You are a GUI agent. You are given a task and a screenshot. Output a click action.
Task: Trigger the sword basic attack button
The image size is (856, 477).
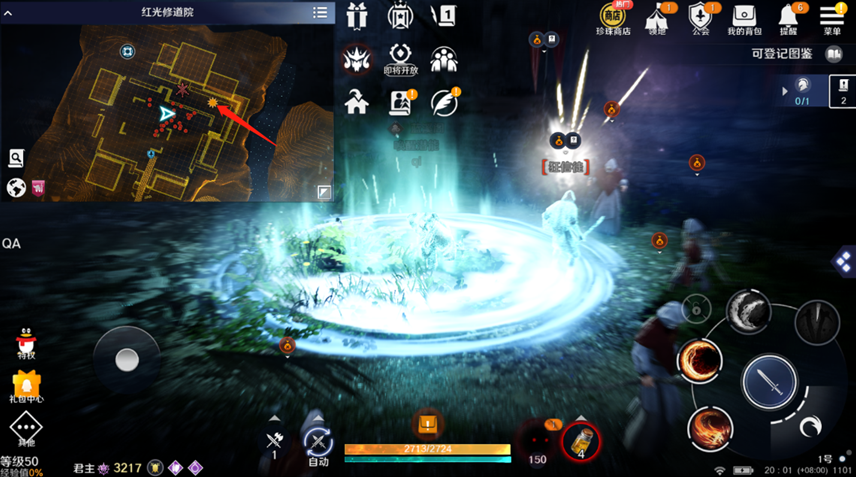769,381
